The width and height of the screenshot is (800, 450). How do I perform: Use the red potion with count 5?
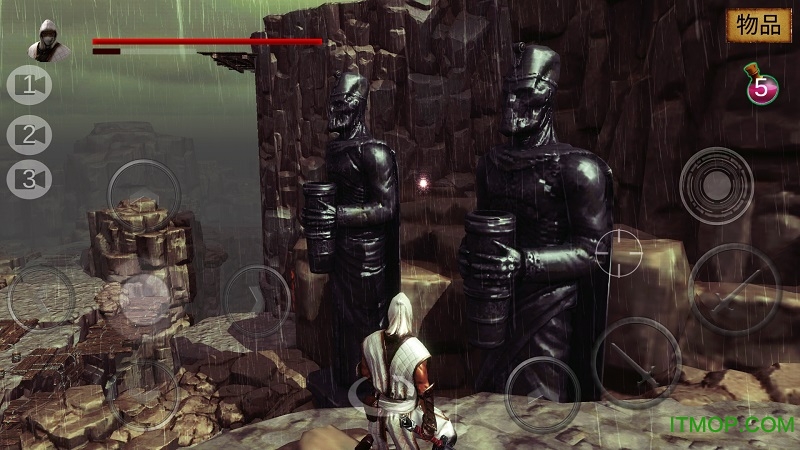click(x=761, y=85)
